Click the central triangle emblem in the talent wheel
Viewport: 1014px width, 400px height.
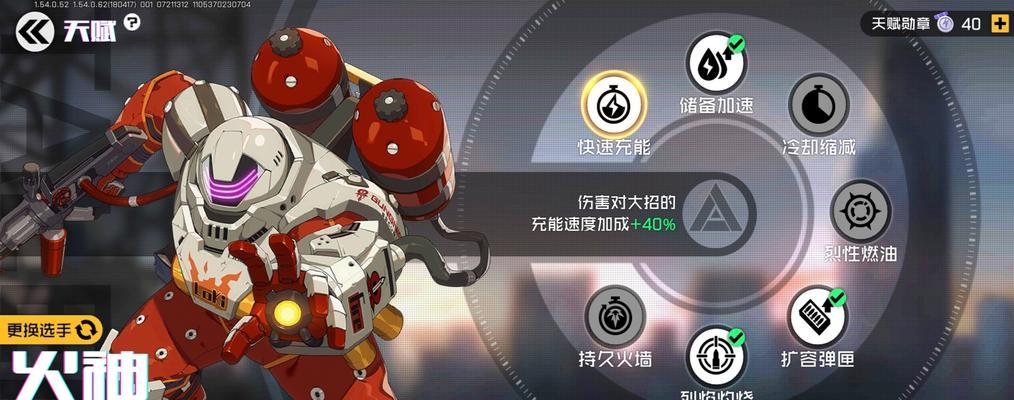point(716,211)
